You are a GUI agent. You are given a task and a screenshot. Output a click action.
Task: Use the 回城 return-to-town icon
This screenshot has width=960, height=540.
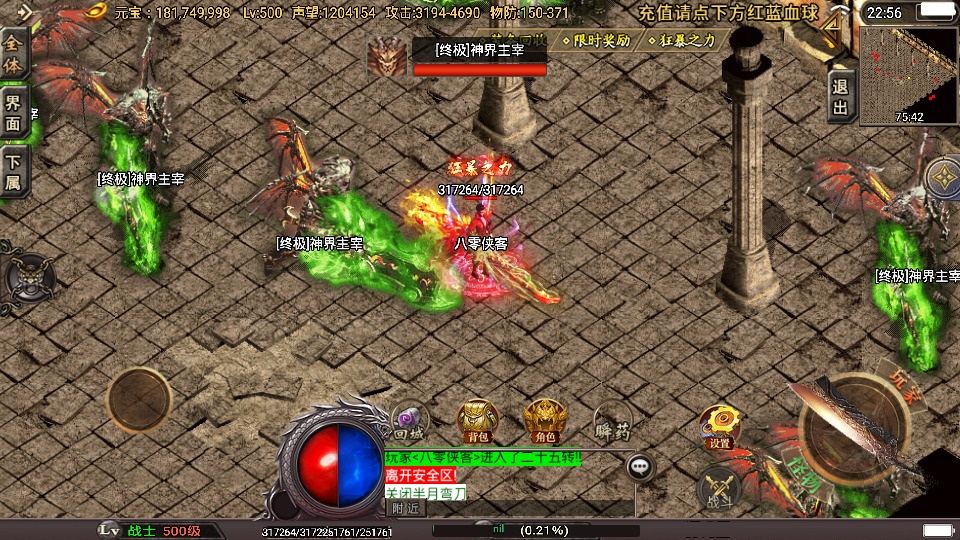(409, 419)
